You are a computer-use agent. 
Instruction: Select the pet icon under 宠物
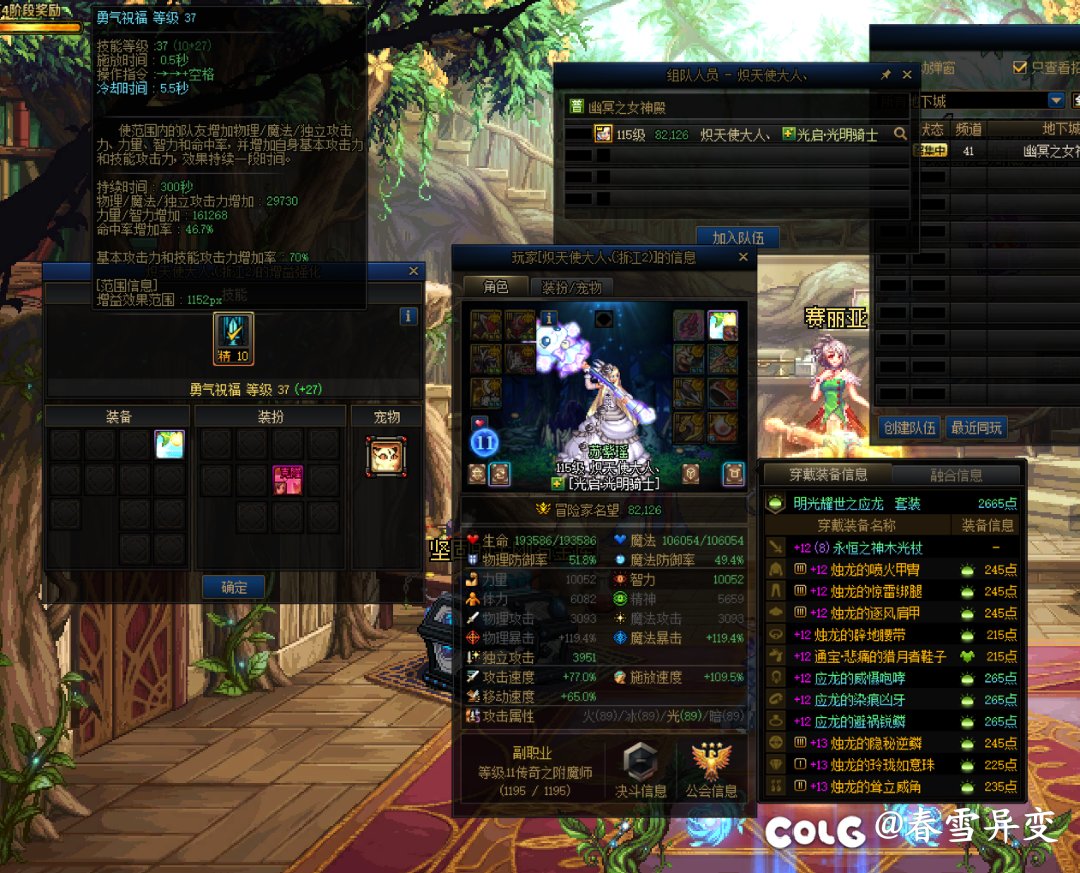point(386,456)
